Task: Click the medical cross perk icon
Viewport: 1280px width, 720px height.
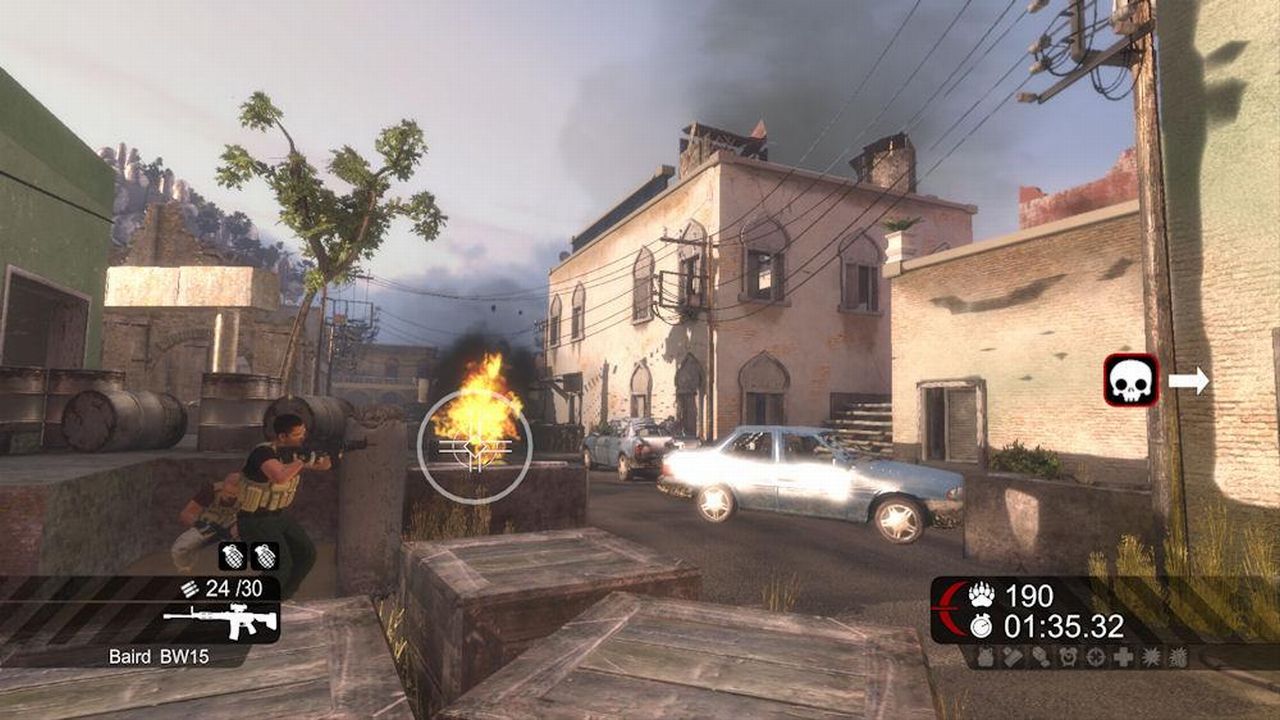Action: [1124, 657]
